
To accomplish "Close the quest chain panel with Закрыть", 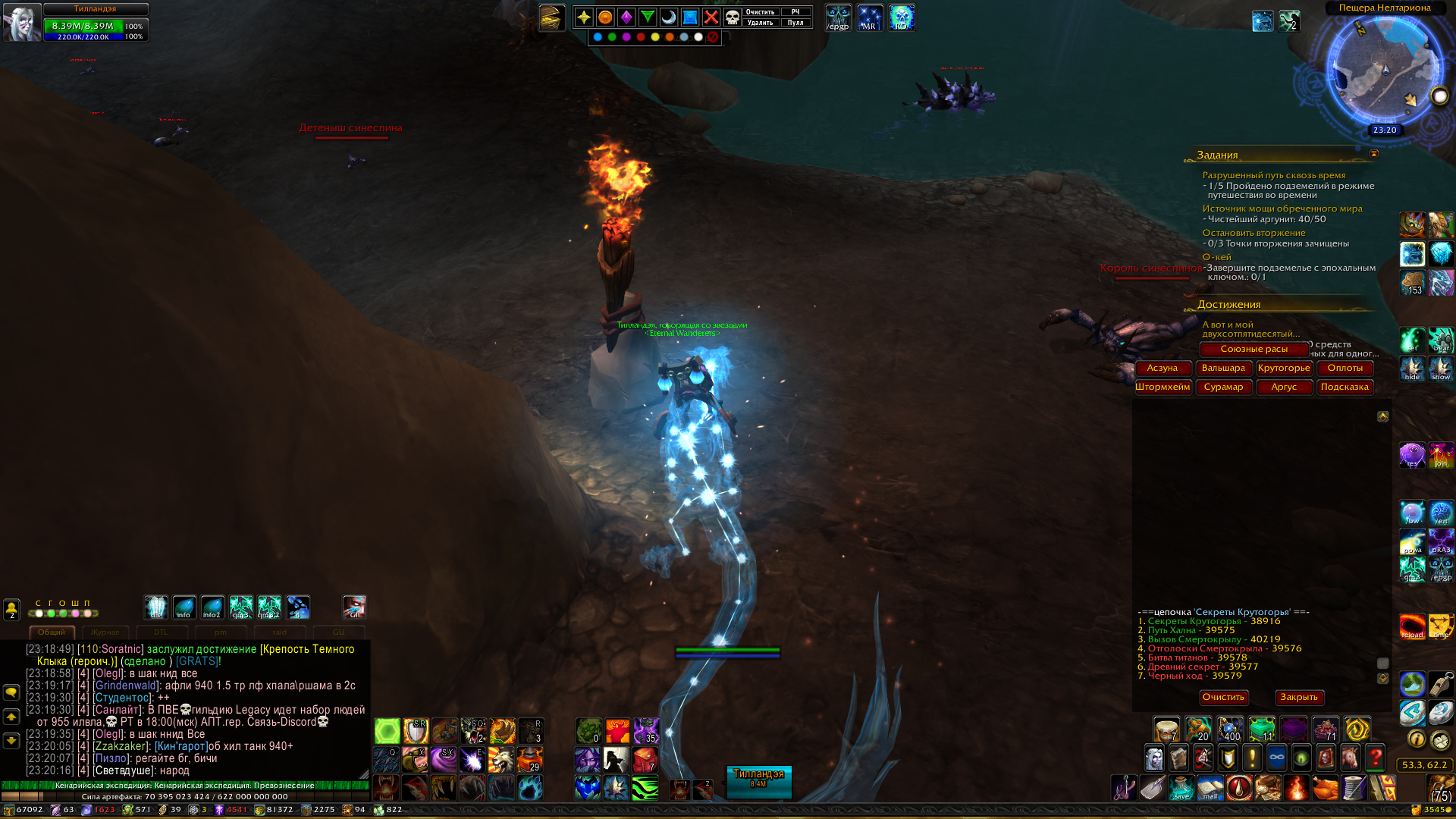I will pos(1299,697).
